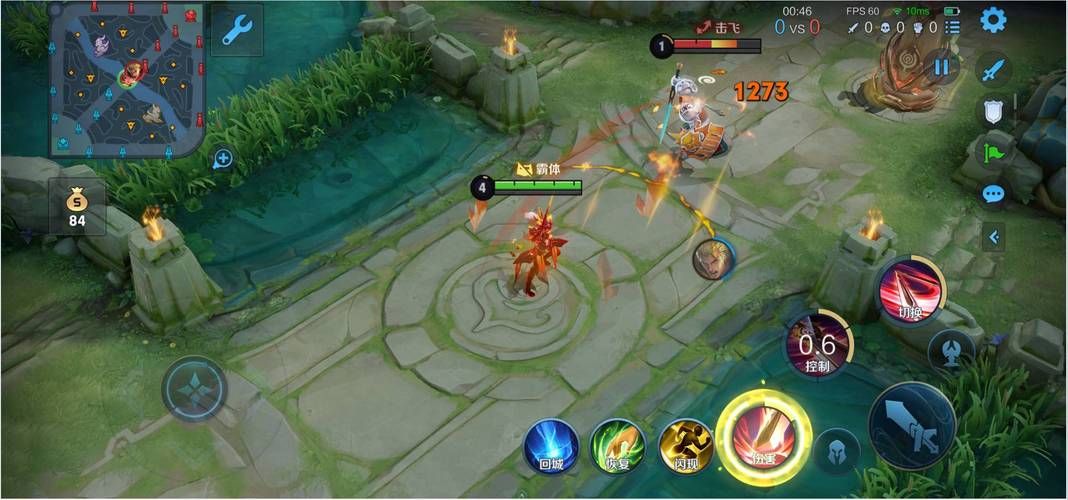The width and height of the screenshot is (1068, 500).
Task: Send the shield retreat signal
Action: point(992,111)
